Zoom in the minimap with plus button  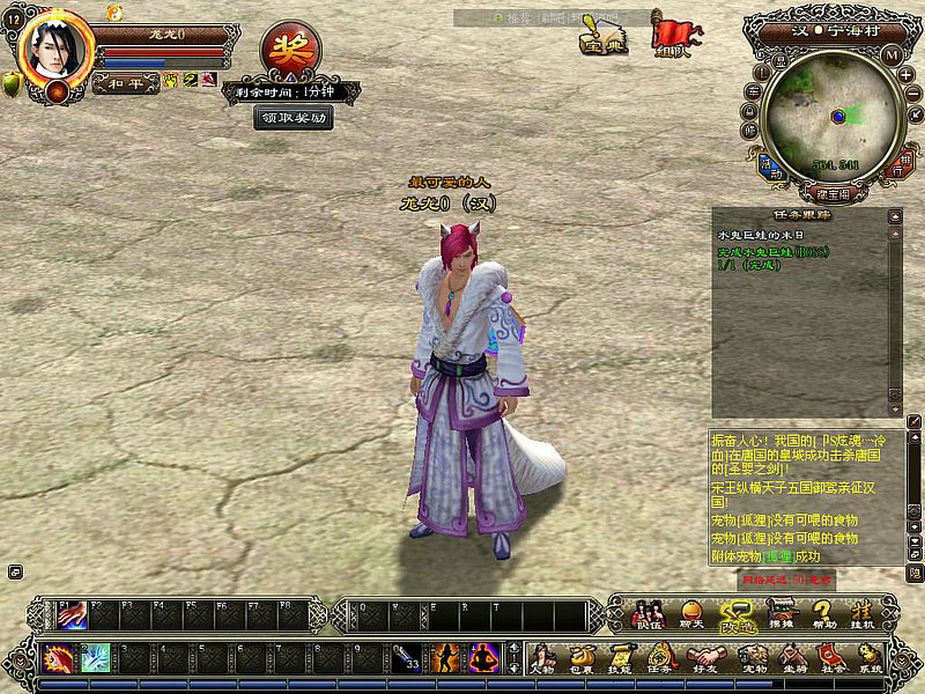tap(906, 75)
